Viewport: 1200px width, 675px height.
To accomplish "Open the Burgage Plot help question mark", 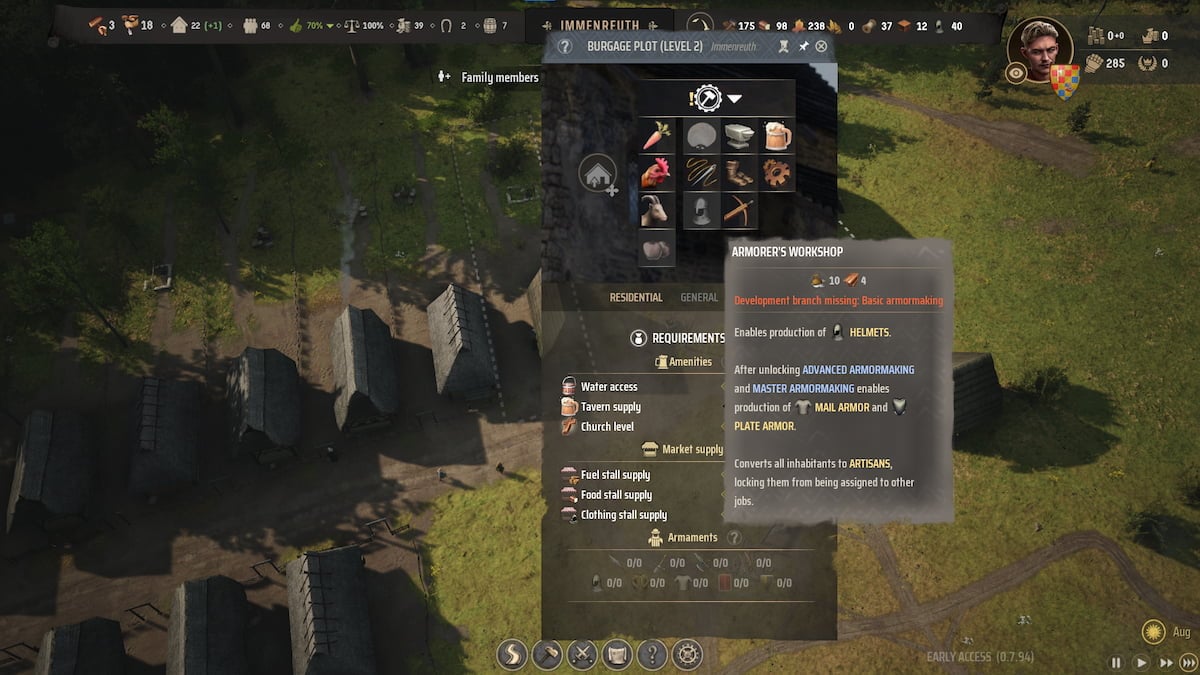I will coord(565,46).
